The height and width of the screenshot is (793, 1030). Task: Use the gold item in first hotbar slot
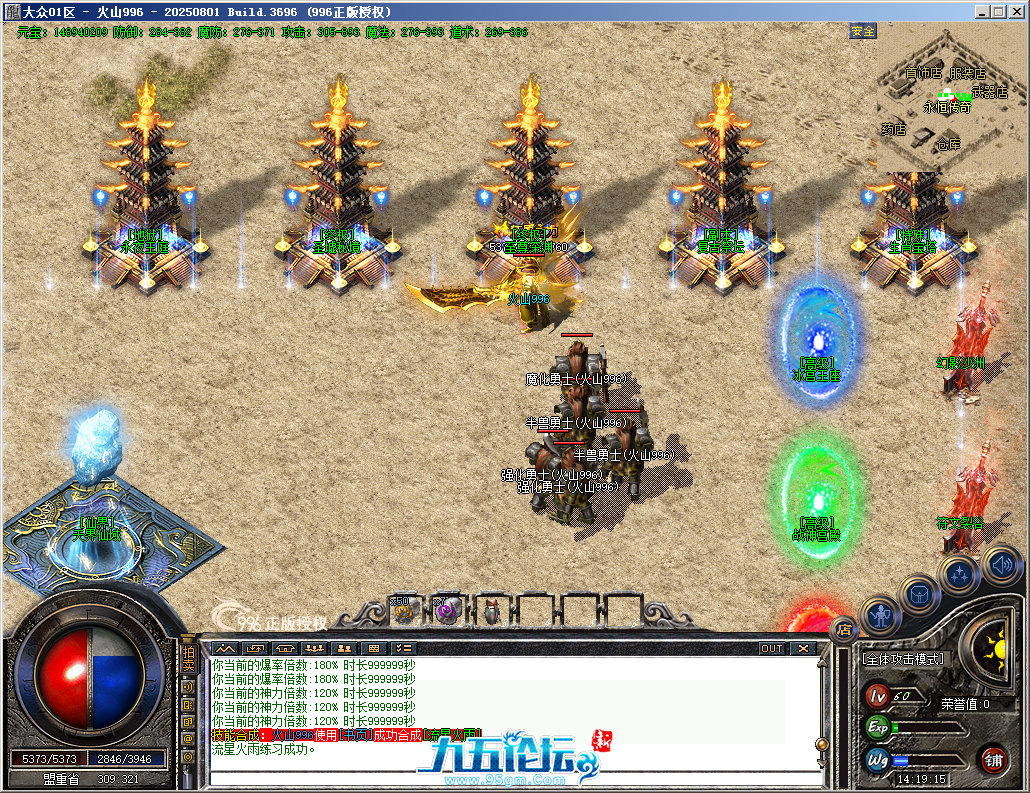coord(403,608)
